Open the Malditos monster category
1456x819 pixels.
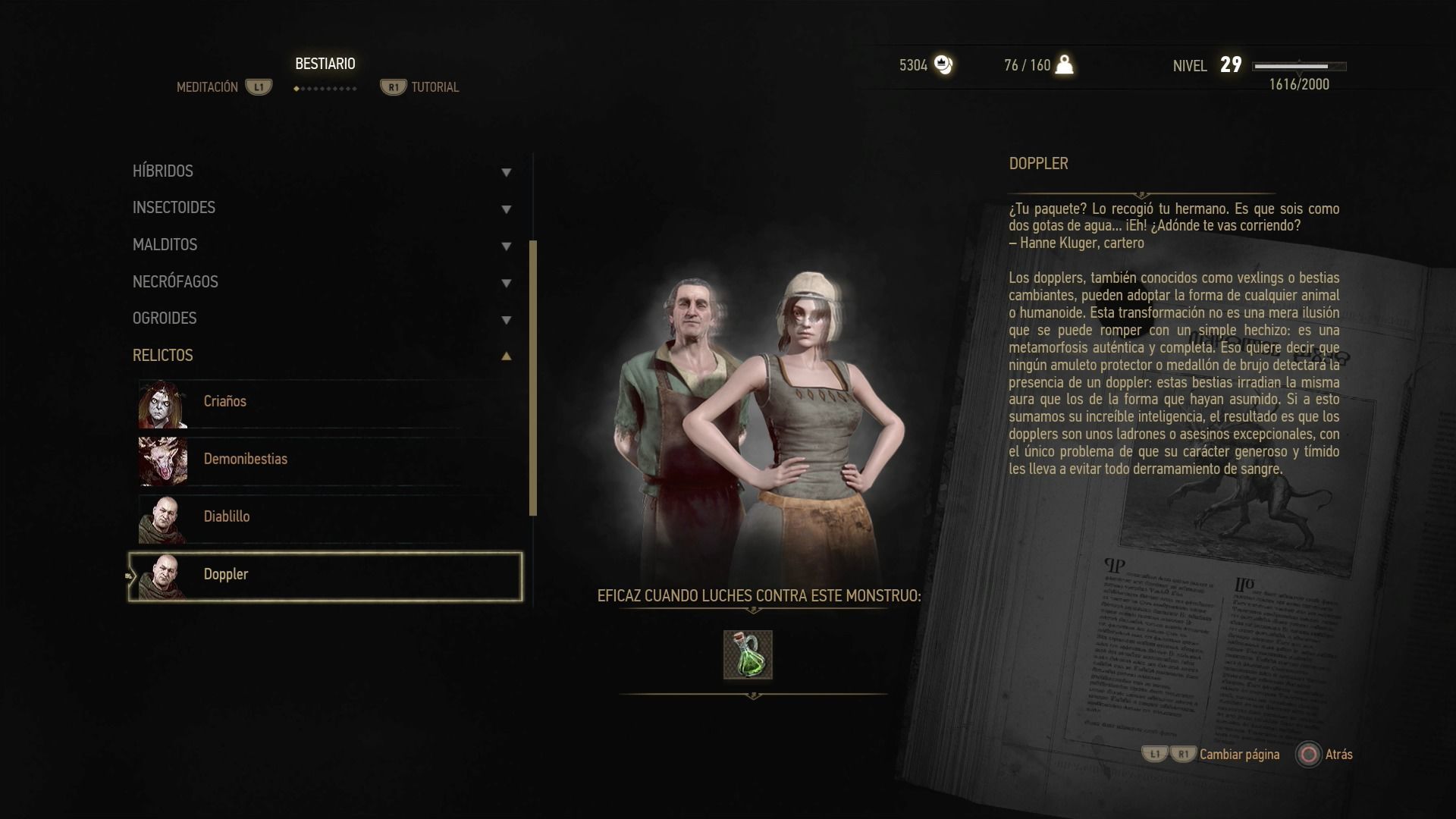point(322,245)
